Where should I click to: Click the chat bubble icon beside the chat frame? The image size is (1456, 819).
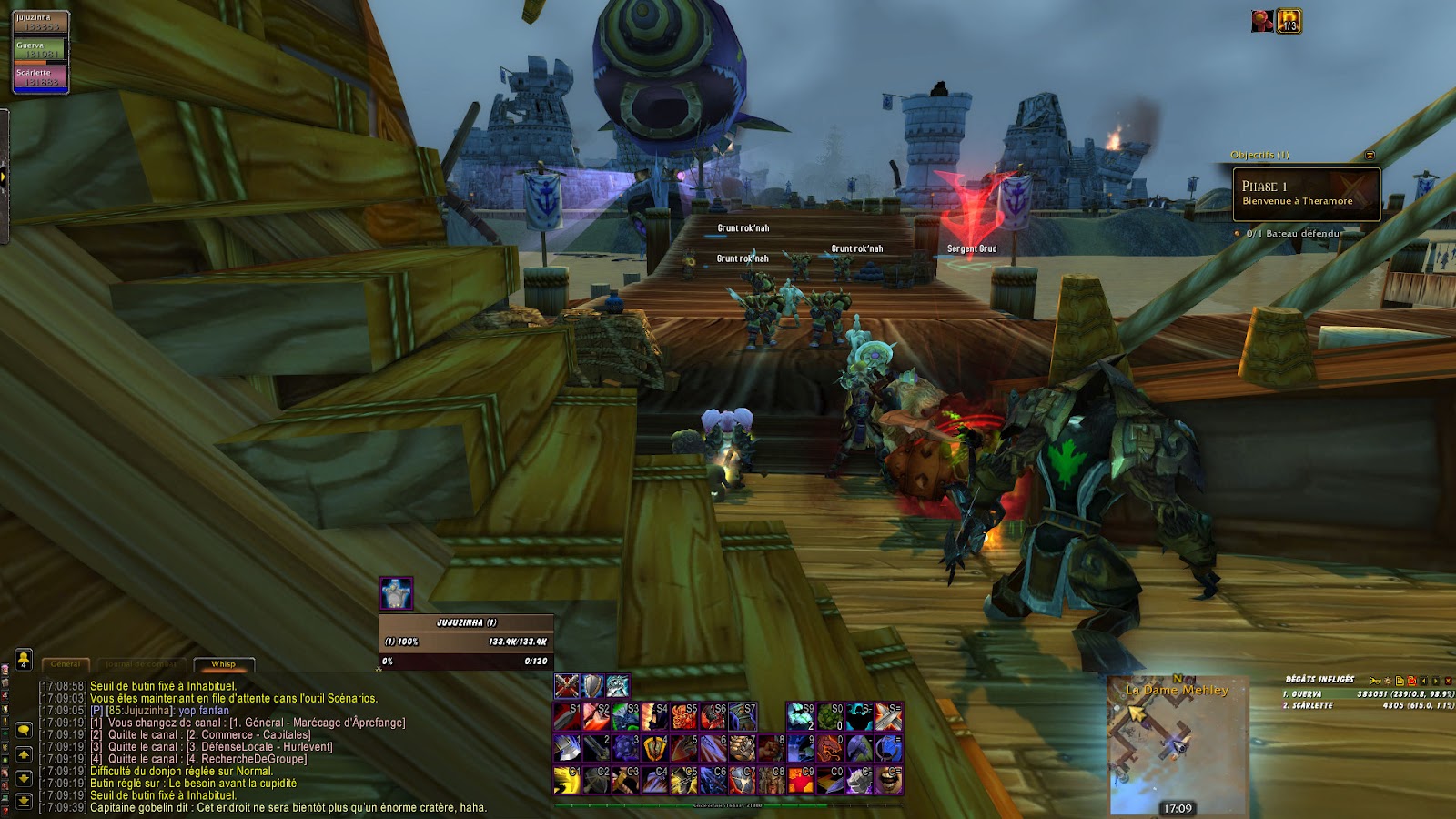click(x=23, y=730)
